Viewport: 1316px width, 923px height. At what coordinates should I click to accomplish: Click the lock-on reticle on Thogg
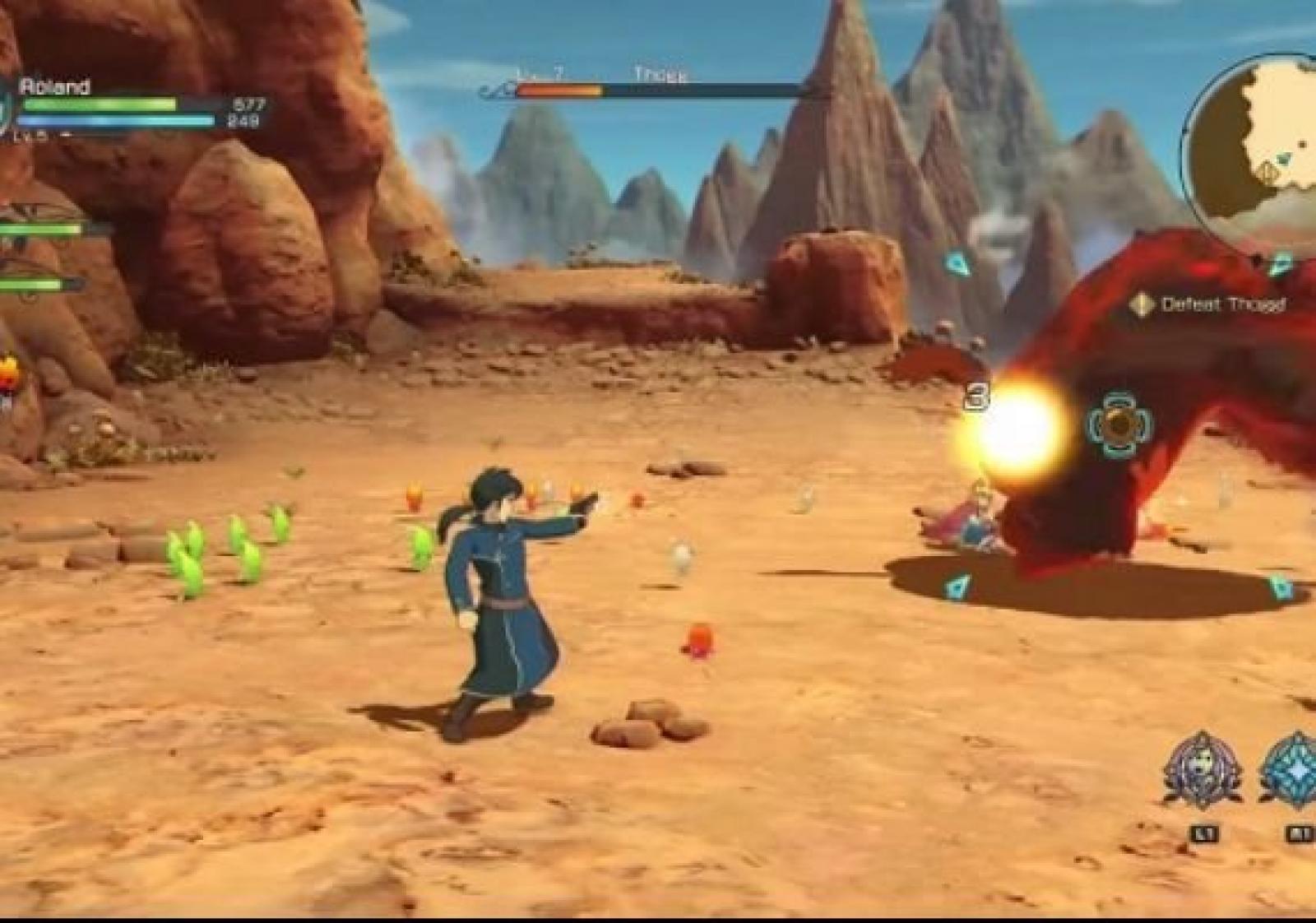pos(1119,424)
